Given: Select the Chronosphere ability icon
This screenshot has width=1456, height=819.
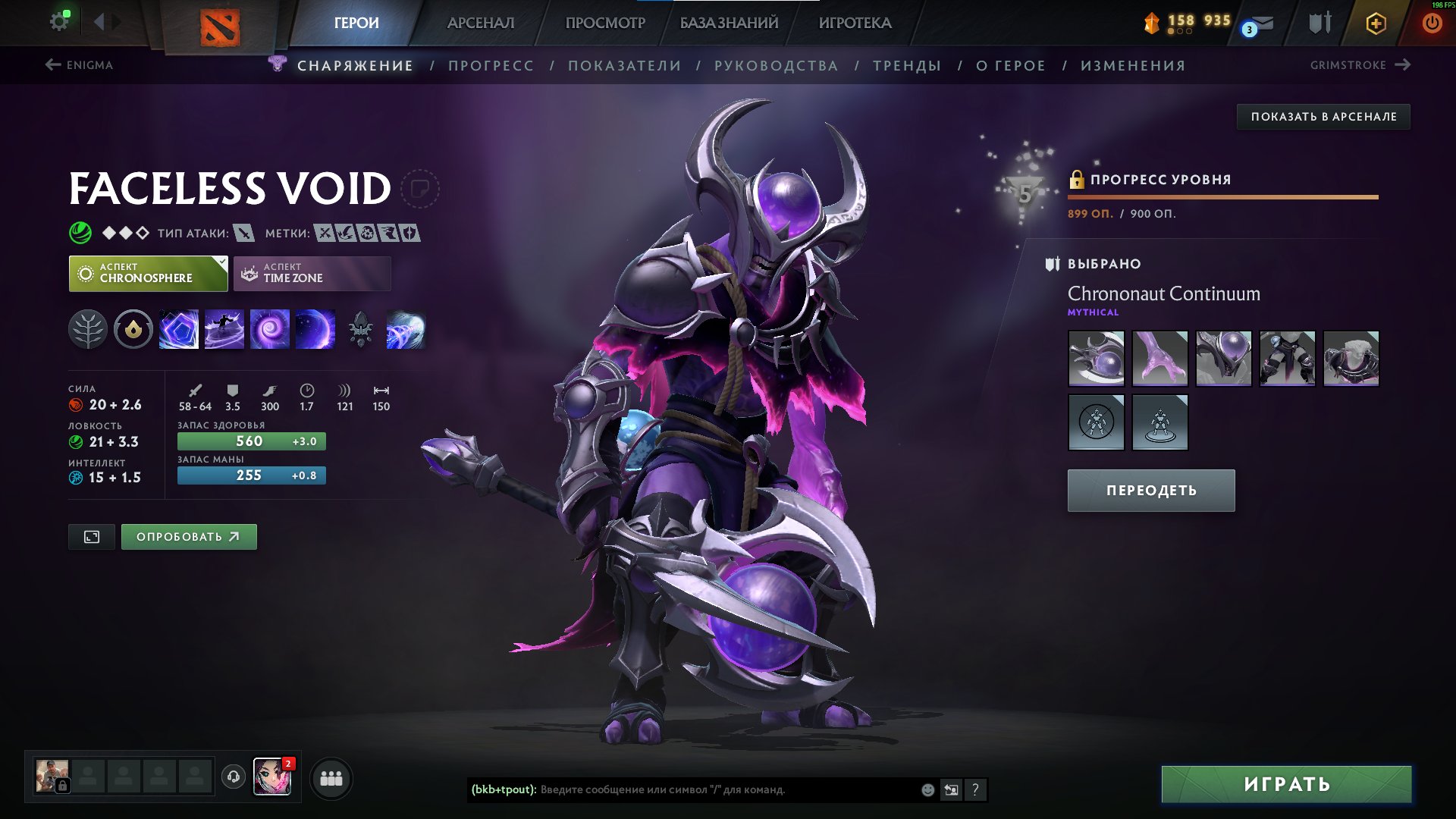Looking at the screenshot, I should (315, 329).
